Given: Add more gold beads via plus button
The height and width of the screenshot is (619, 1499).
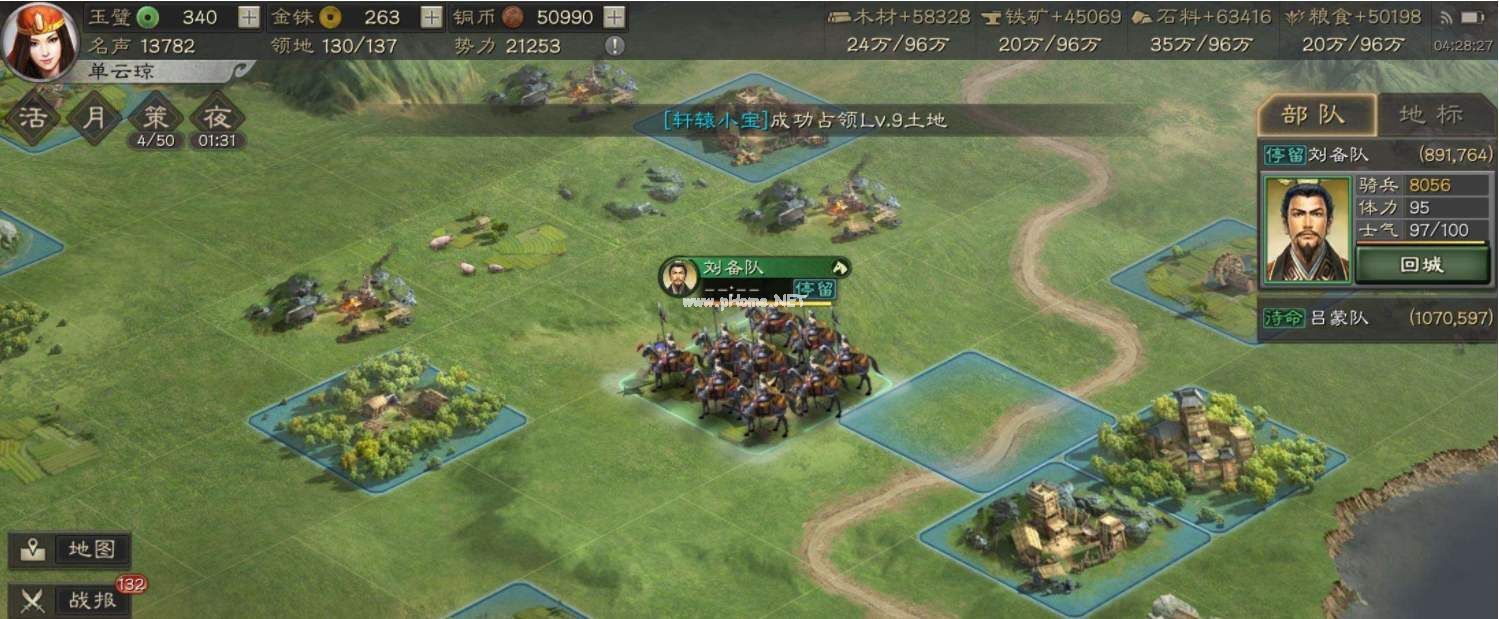Looking at the screenshot, I should (431, 17).
